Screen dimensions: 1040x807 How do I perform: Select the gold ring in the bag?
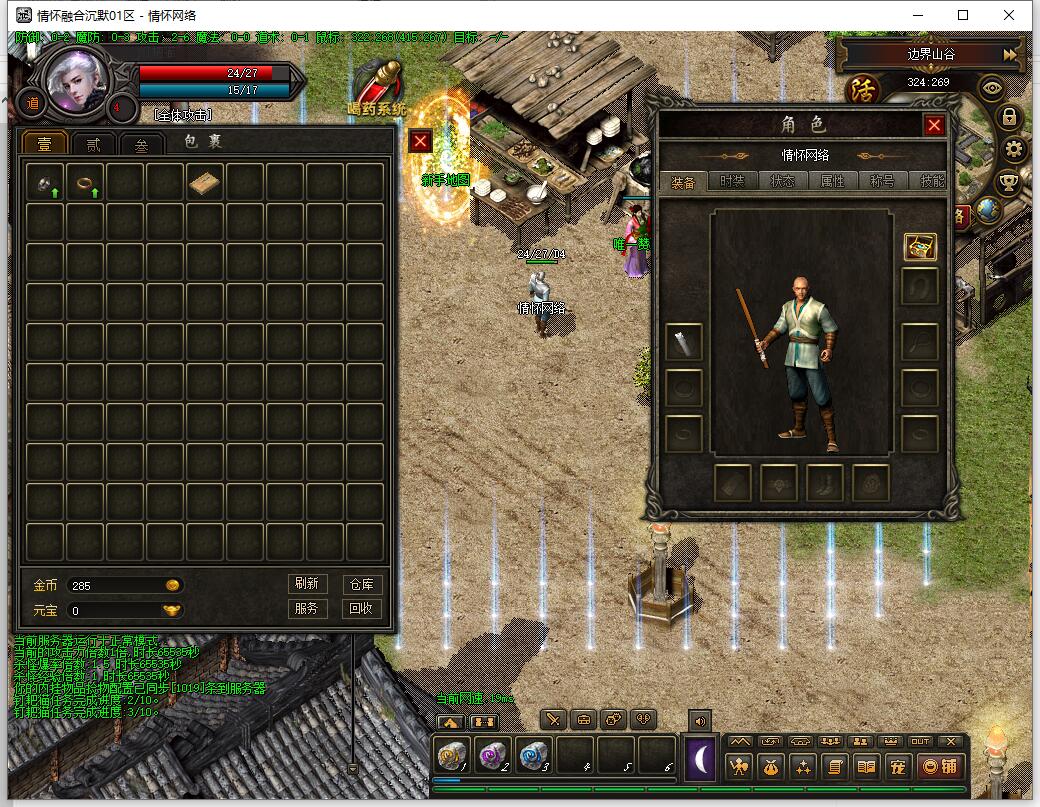[85, 182]
